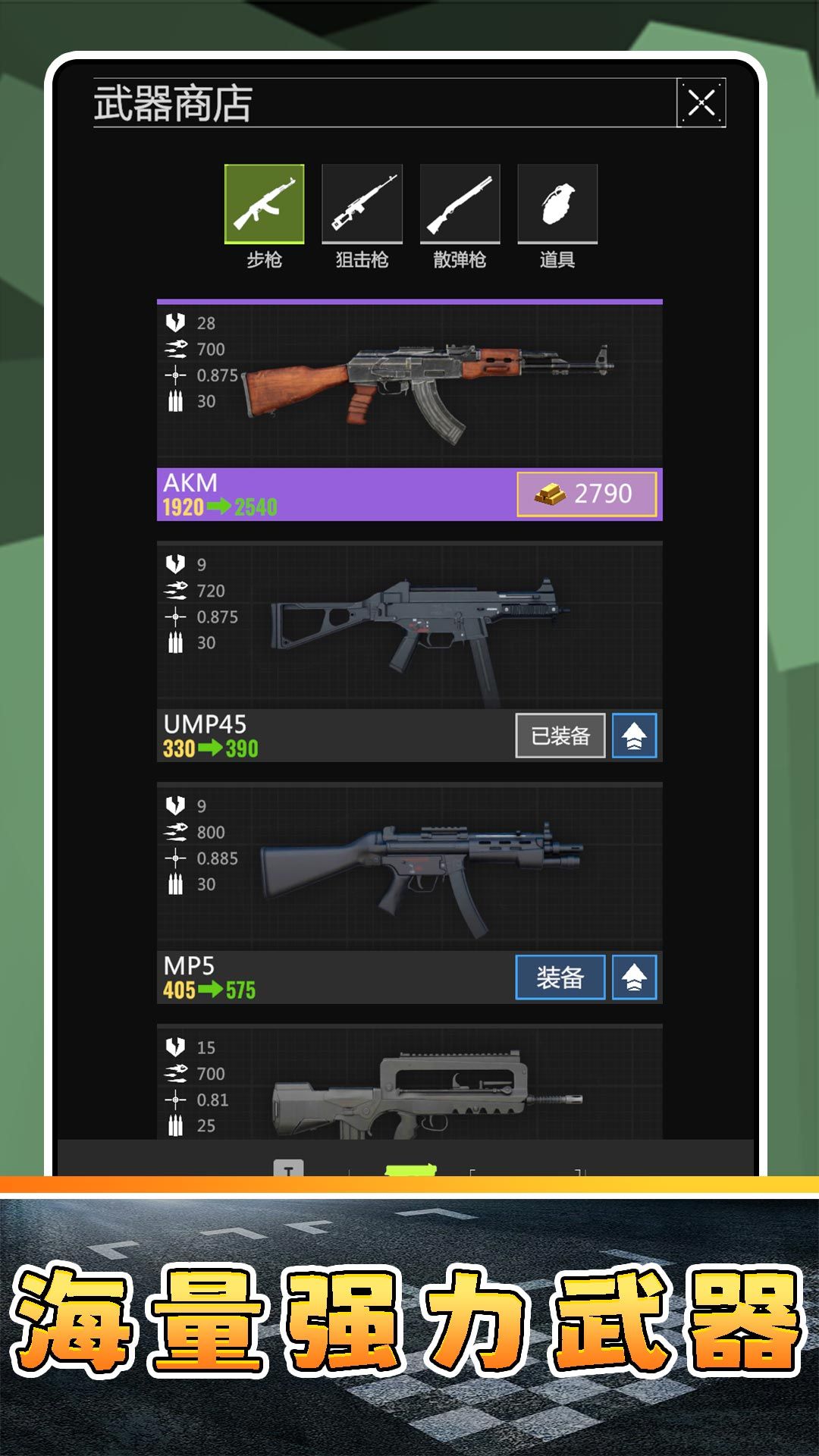Image resolution: width=819 pixels, height=1456 pixels.
Task: Upgrade the MP5 with the arrow button
Action: click(x=634, y=977)
